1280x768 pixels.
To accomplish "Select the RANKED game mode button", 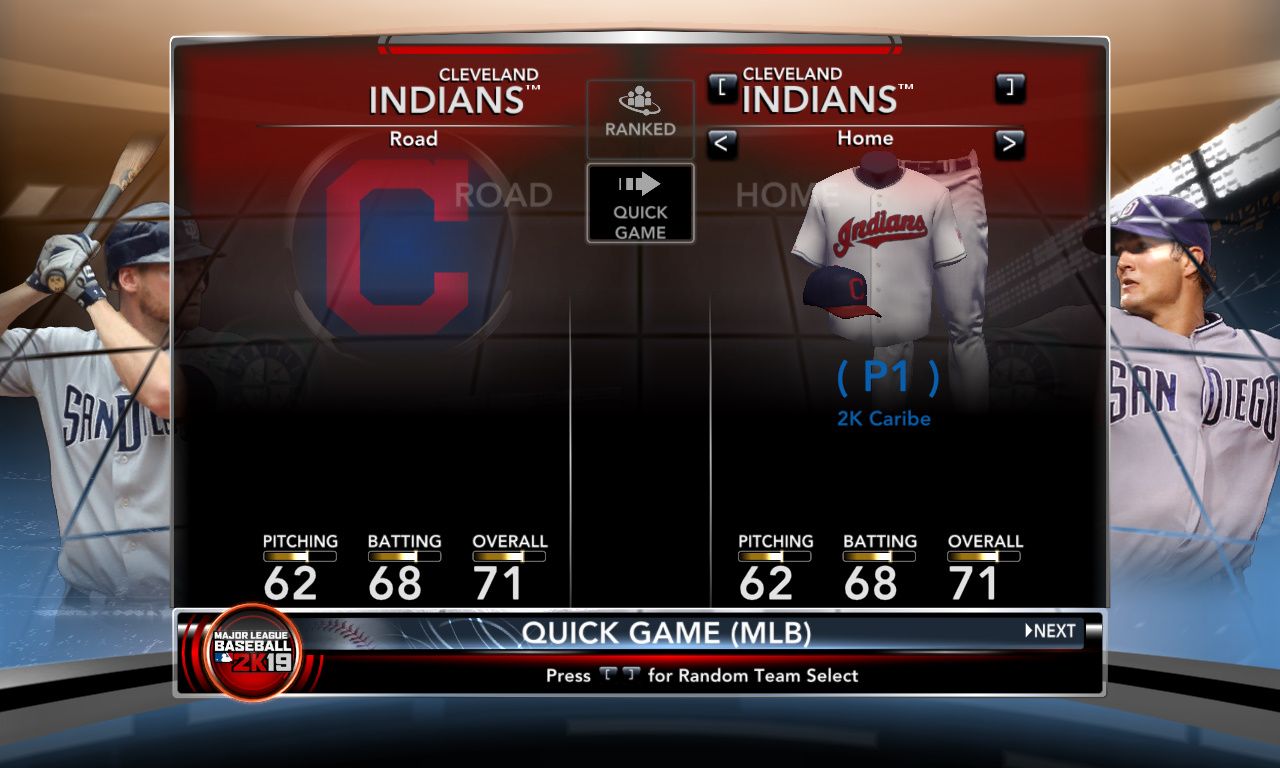I will coord(640,117).
